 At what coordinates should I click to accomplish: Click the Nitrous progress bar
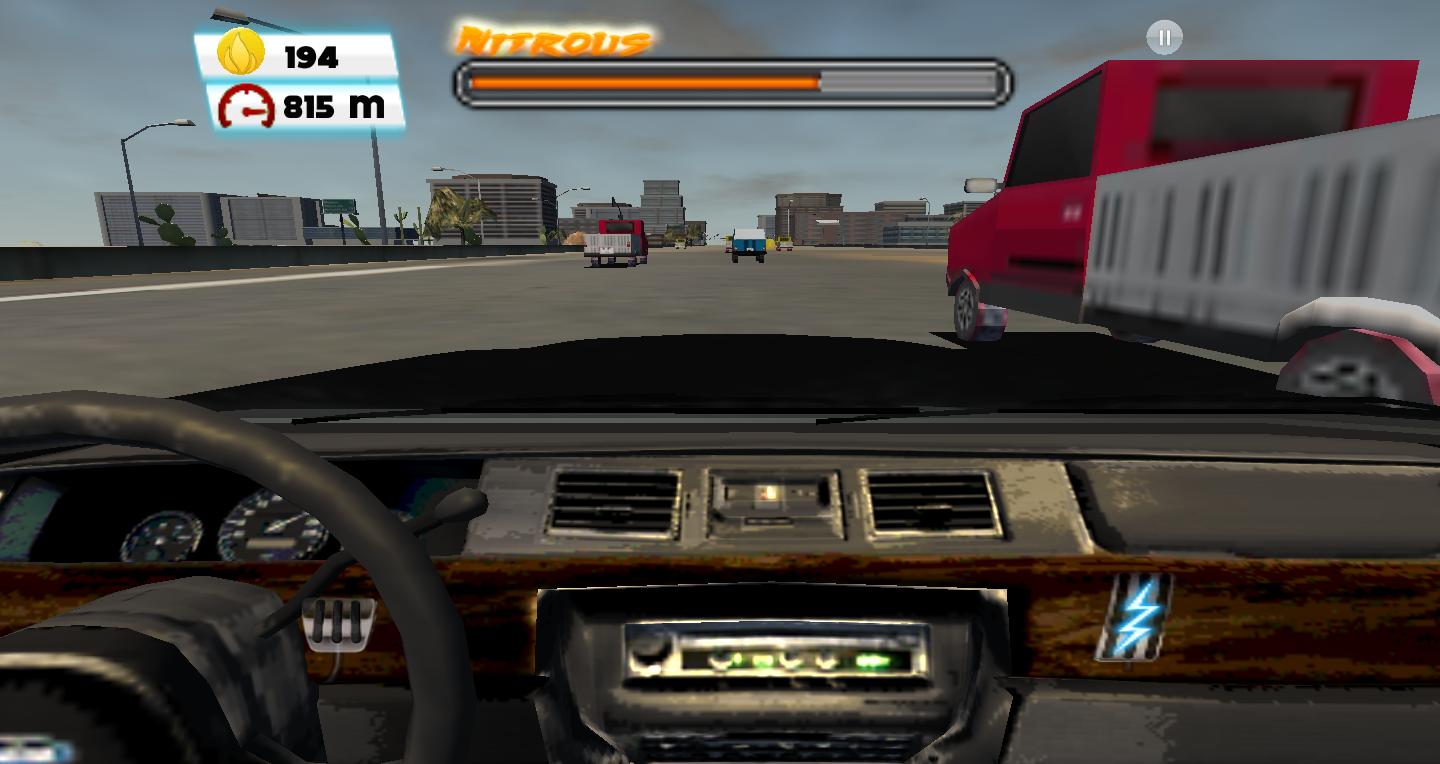[730, 82]
